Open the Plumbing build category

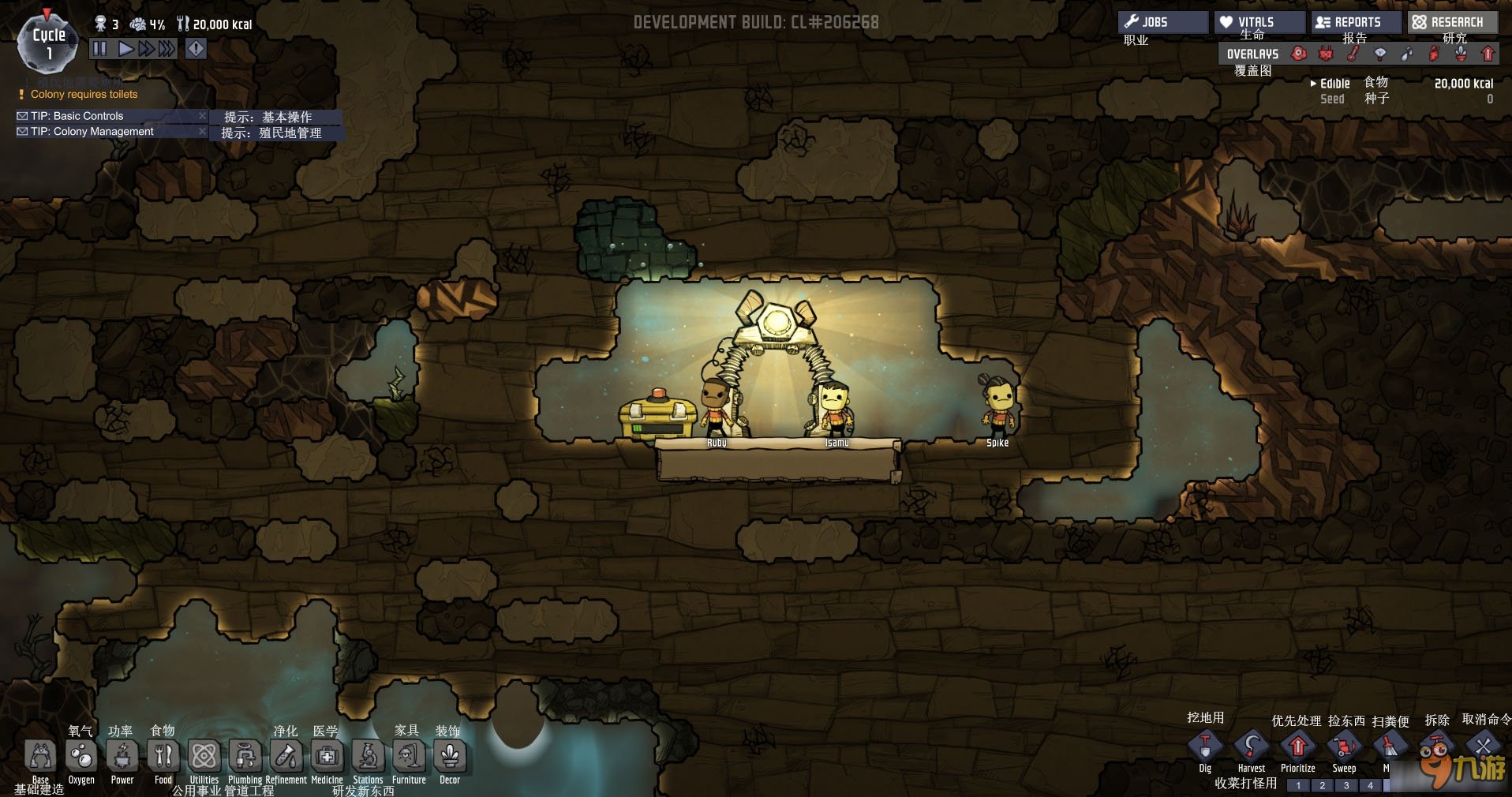coord(245,757)
